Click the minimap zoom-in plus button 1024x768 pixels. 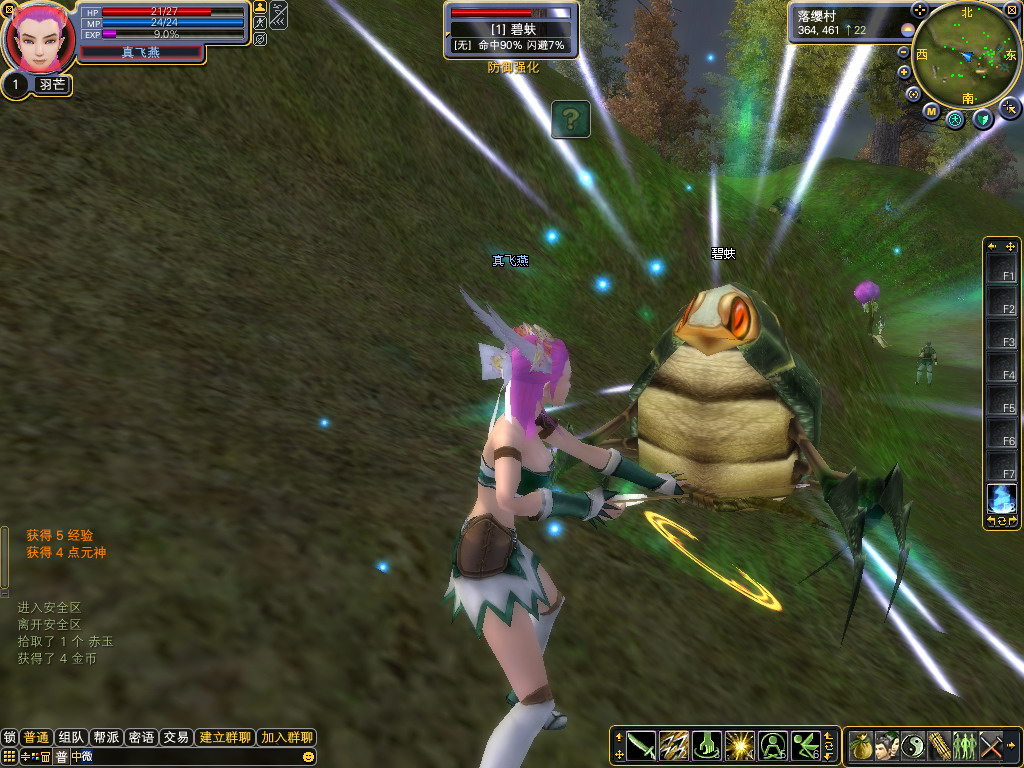pyautogui.click(x=904, y=72)
